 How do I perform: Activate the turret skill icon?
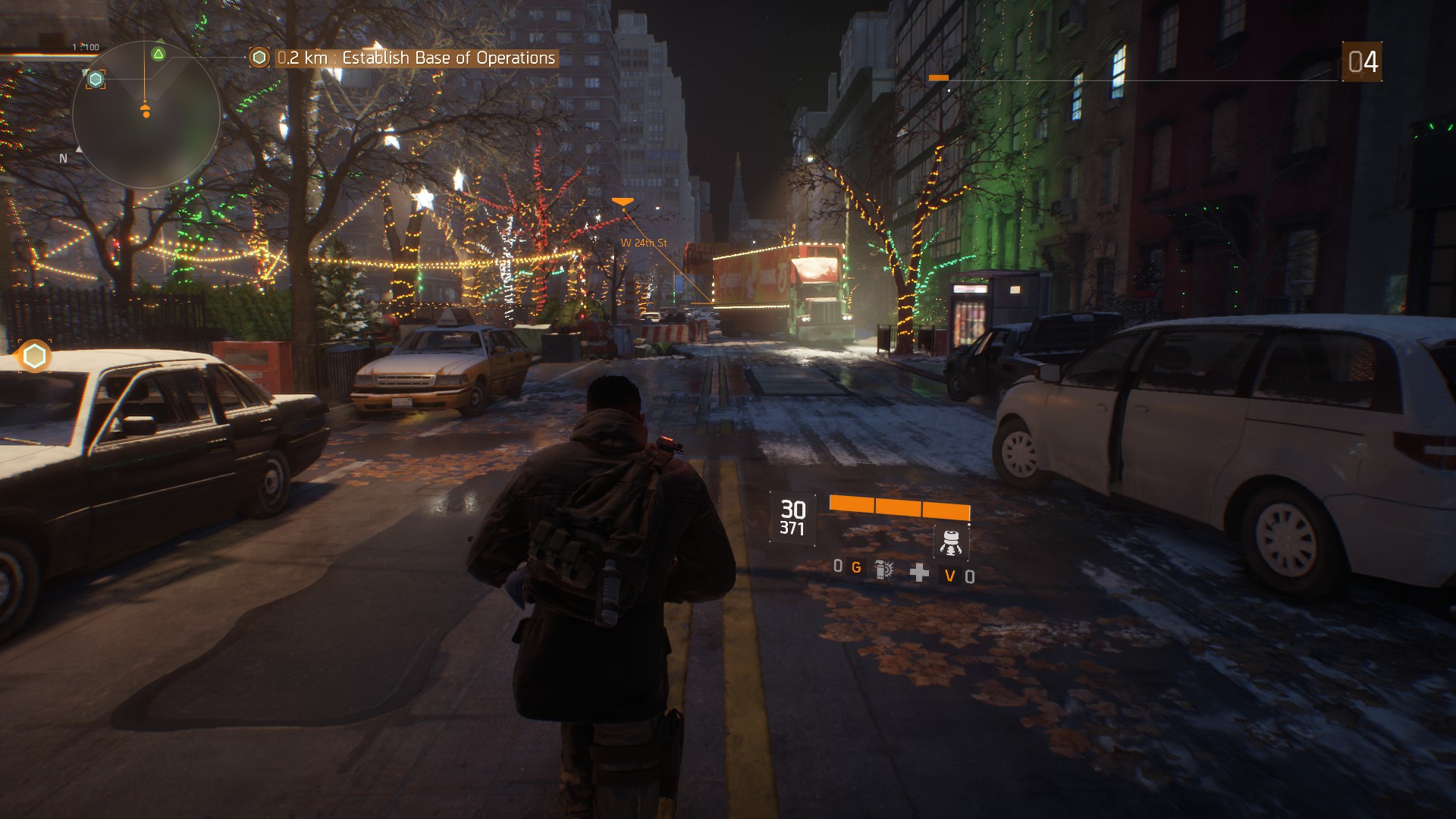click(x=950, y=541)
